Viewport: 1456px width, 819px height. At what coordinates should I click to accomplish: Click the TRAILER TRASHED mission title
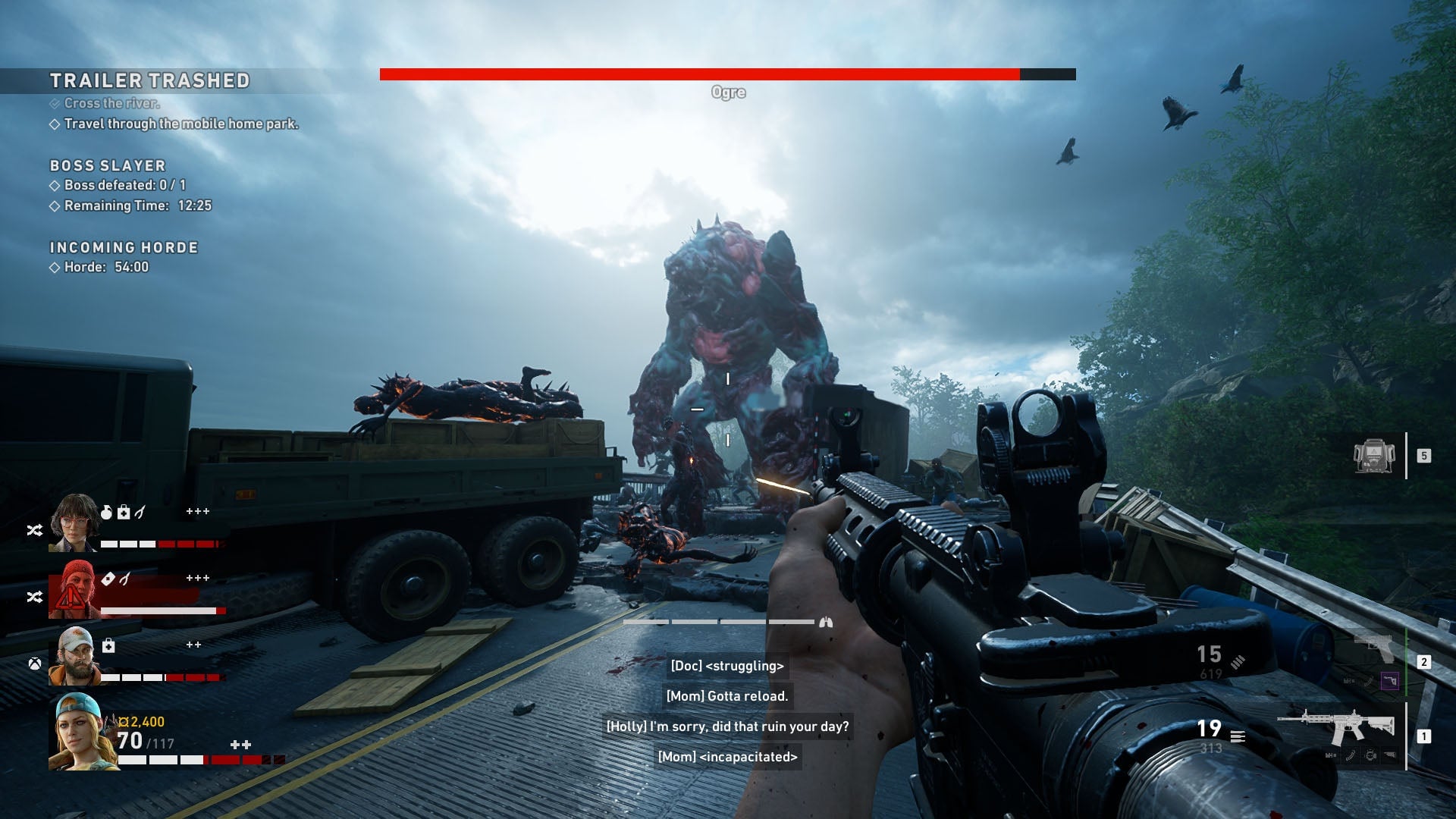(x=152, y=80)
